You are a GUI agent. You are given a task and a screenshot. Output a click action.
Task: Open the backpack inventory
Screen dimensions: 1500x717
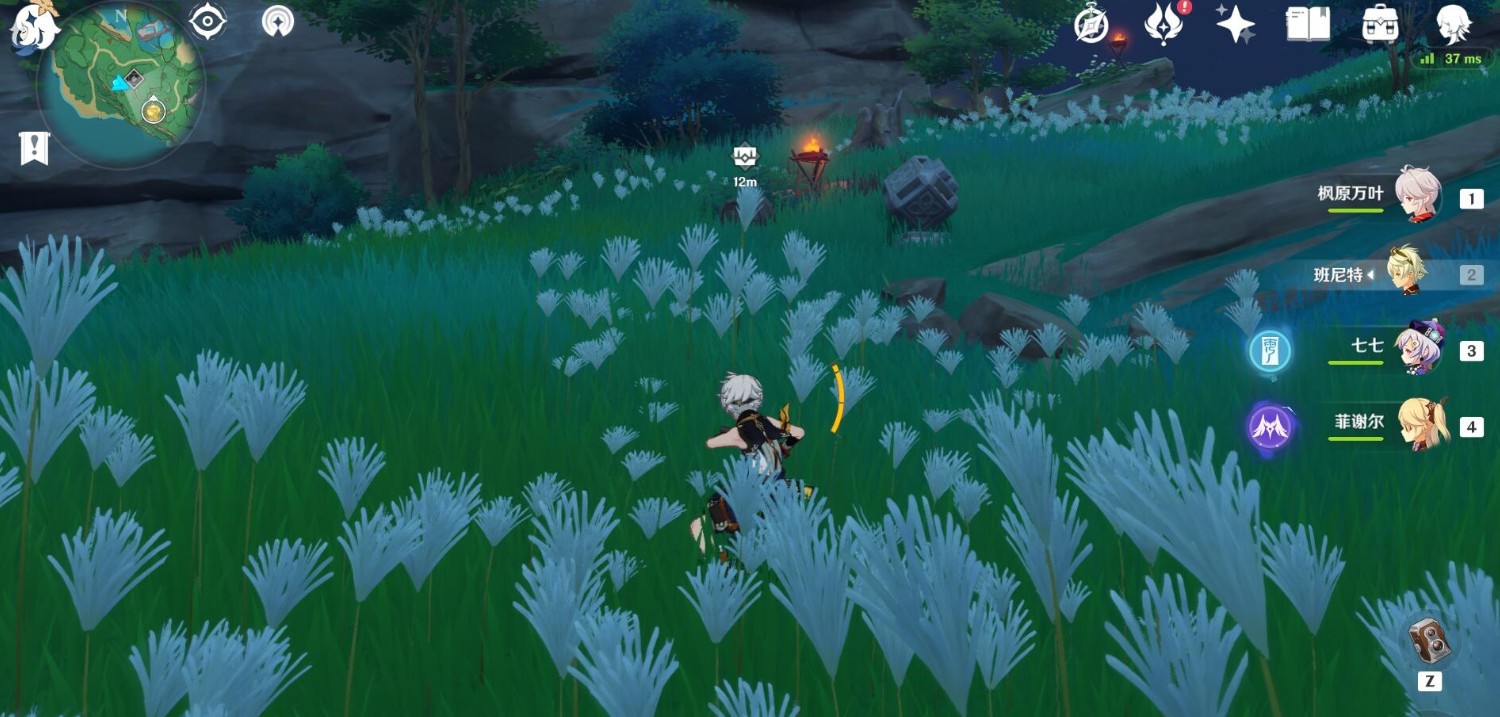click(x=1380, y=23)
